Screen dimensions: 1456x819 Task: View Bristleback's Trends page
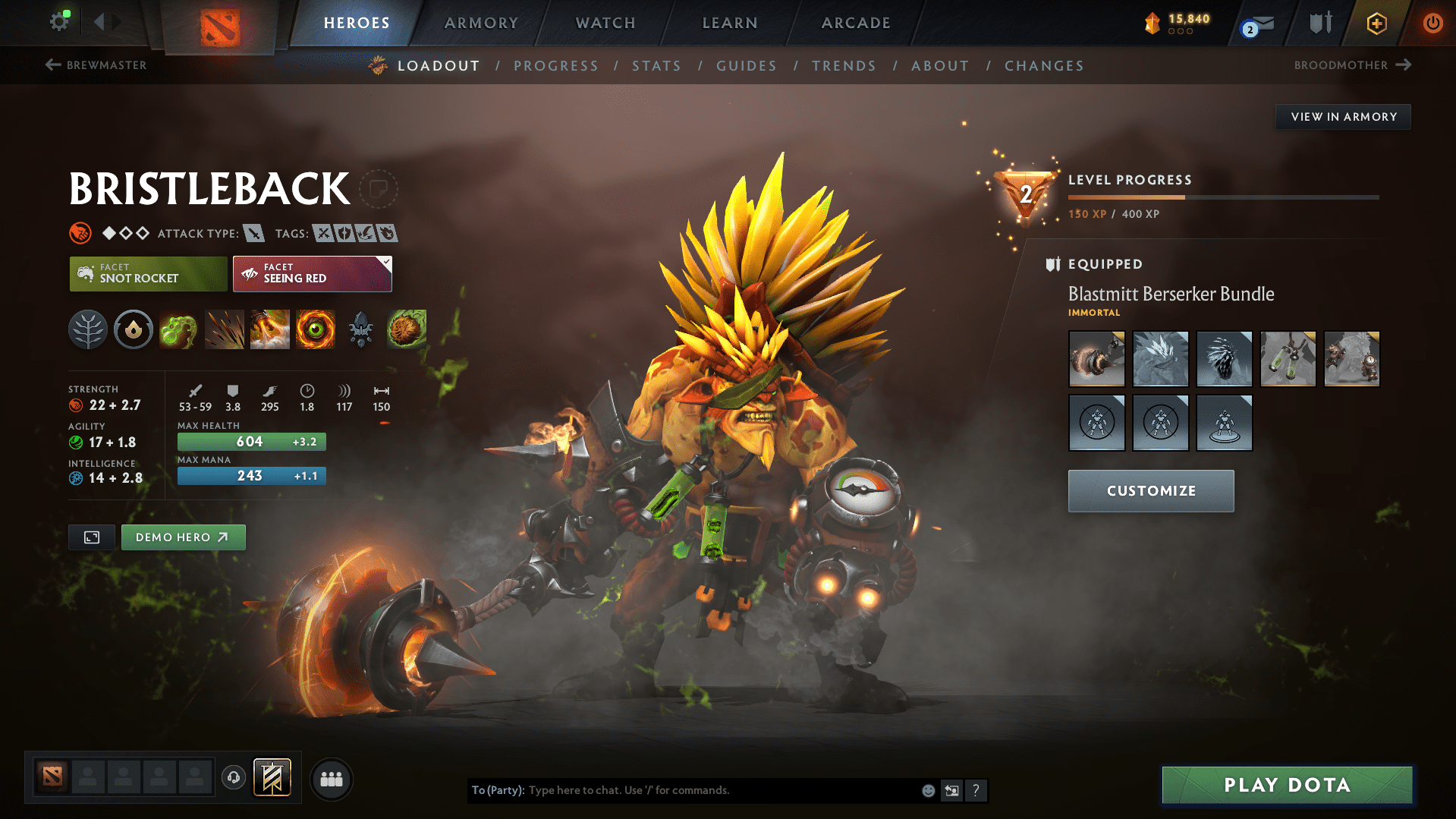coord(844,66)
